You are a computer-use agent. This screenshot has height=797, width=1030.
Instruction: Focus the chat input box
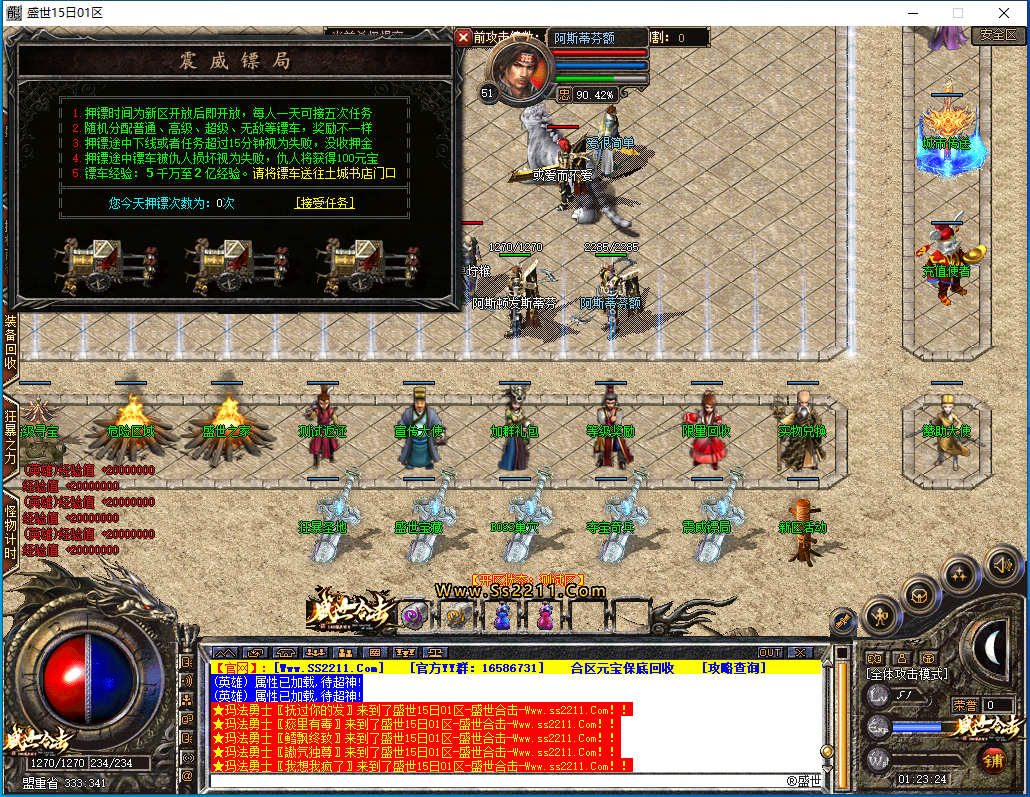click(x=500, y=781)
